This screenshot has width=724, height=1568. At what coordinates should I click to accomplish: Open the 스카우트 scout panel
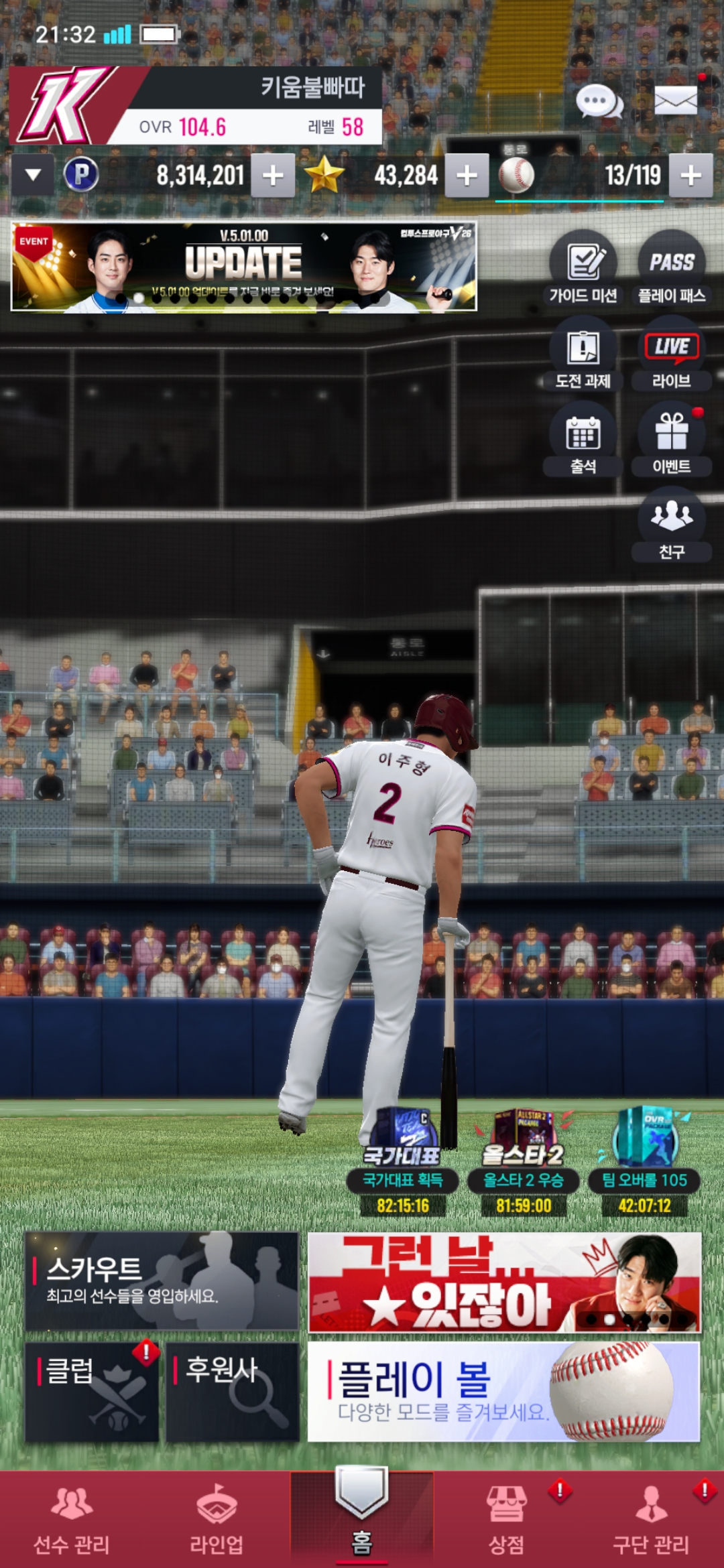162,1281
